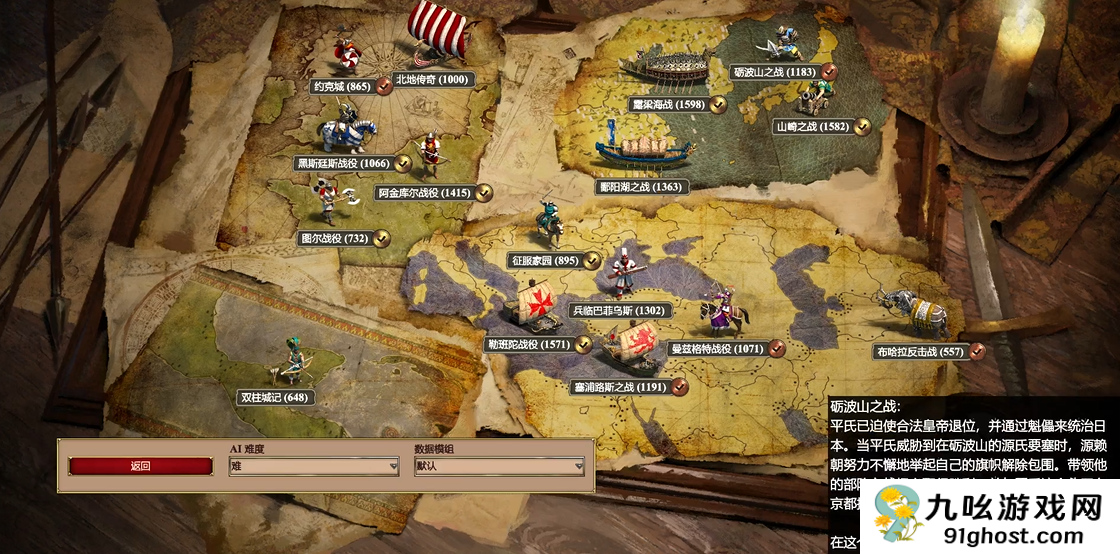Select the 砺波山之战 (1183) battle
This screenshot has height=554, width=1120.
(x=775, y=72)
